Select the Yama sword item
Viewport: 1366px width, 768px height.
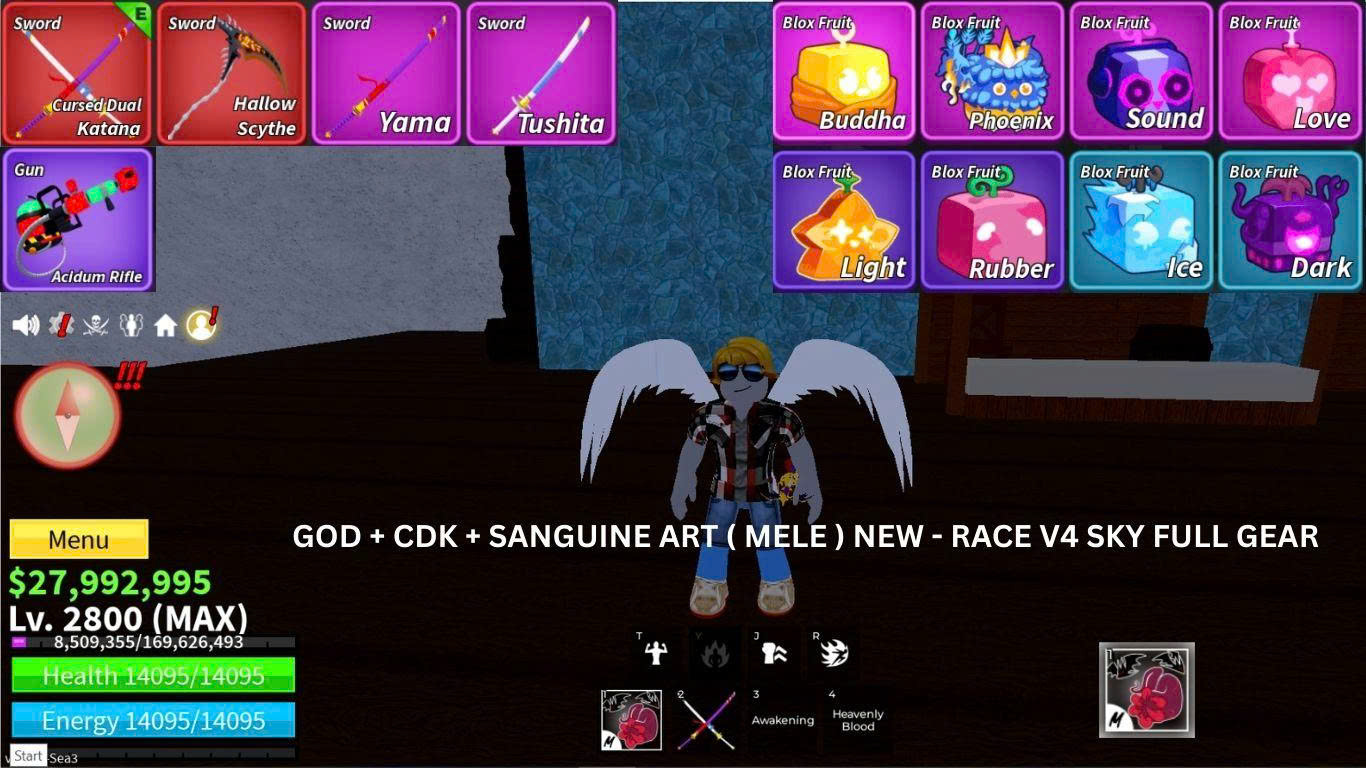point(386,72)
